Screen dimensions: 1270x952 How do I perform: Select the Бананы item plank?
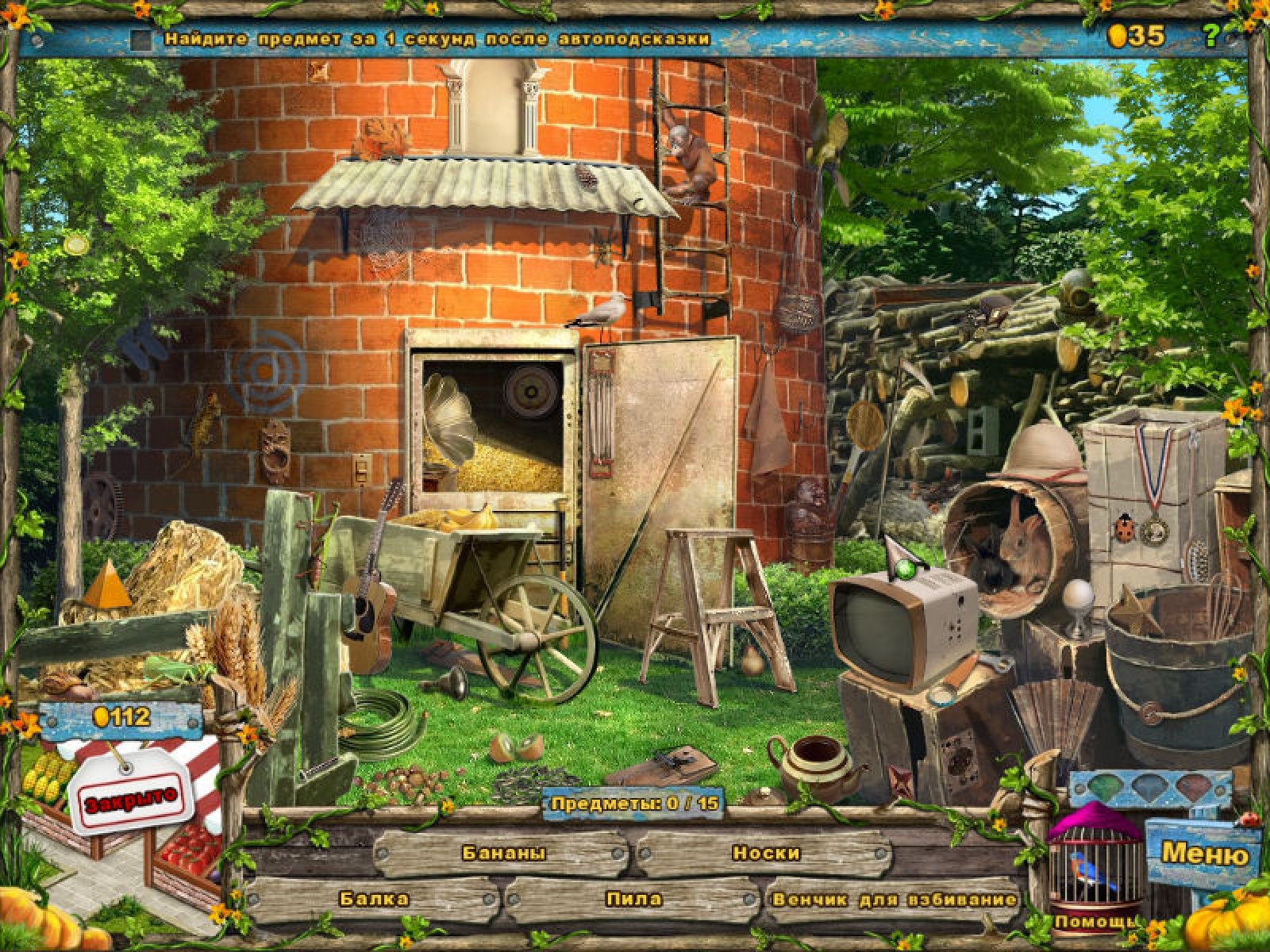tap(503, 854)
